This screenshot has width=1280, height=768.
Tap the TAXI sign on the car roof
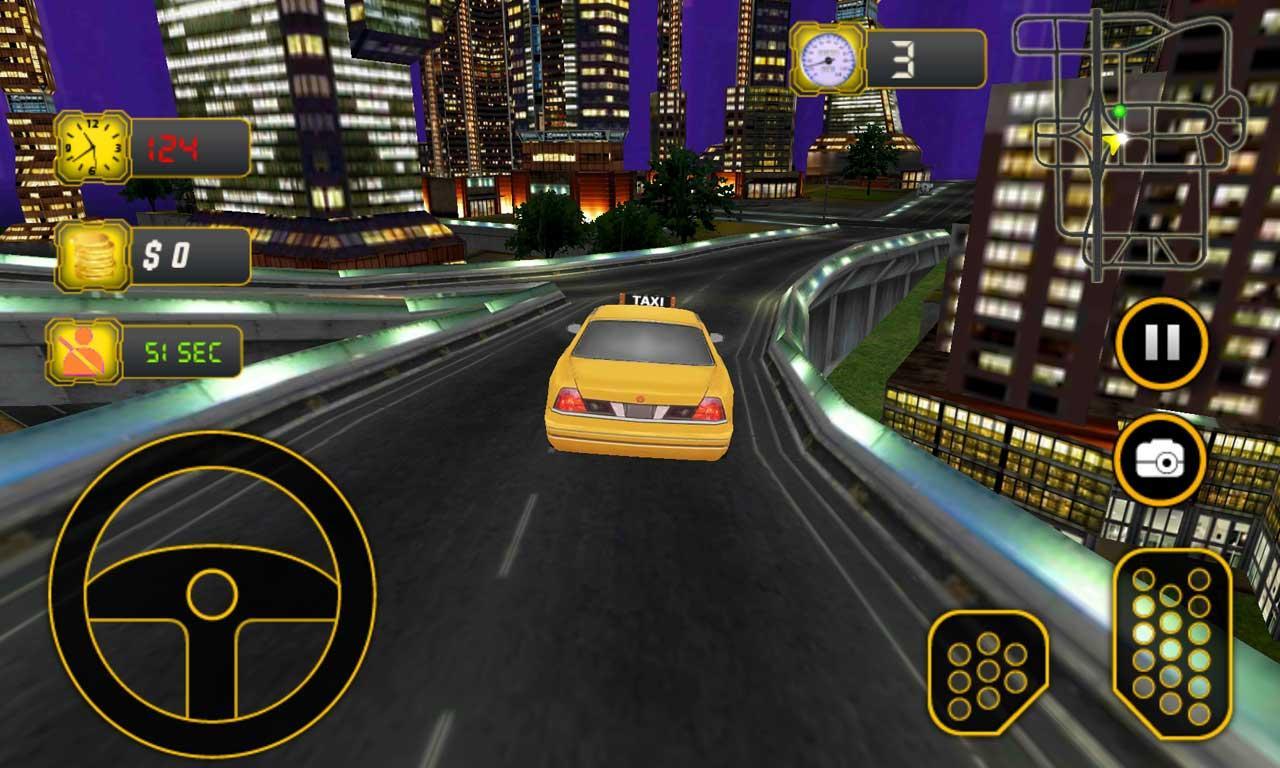(x=646, y=298)
